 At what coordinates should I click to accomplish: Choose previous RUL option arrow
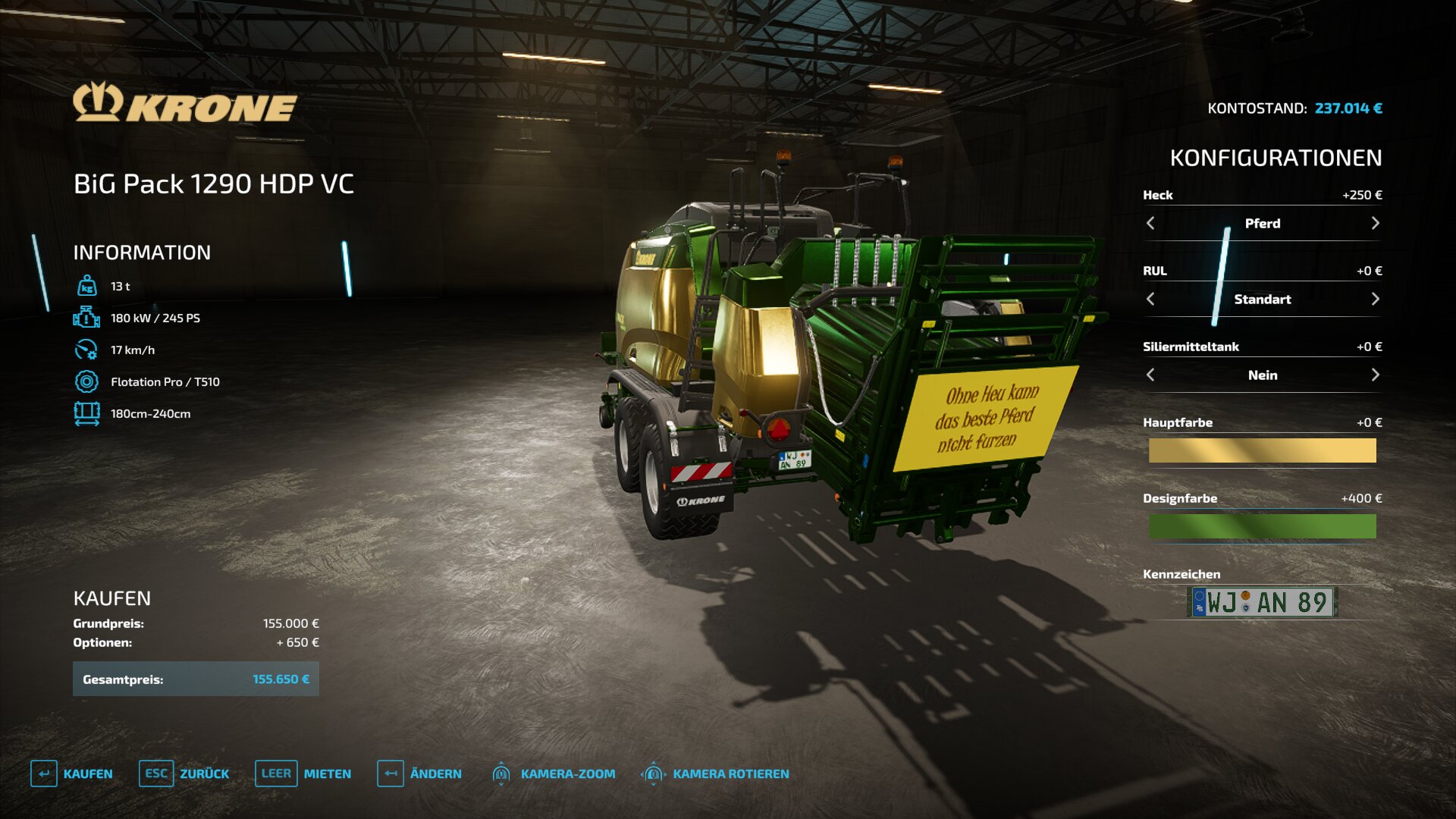pyautogui.click(x=1150, y=299)
